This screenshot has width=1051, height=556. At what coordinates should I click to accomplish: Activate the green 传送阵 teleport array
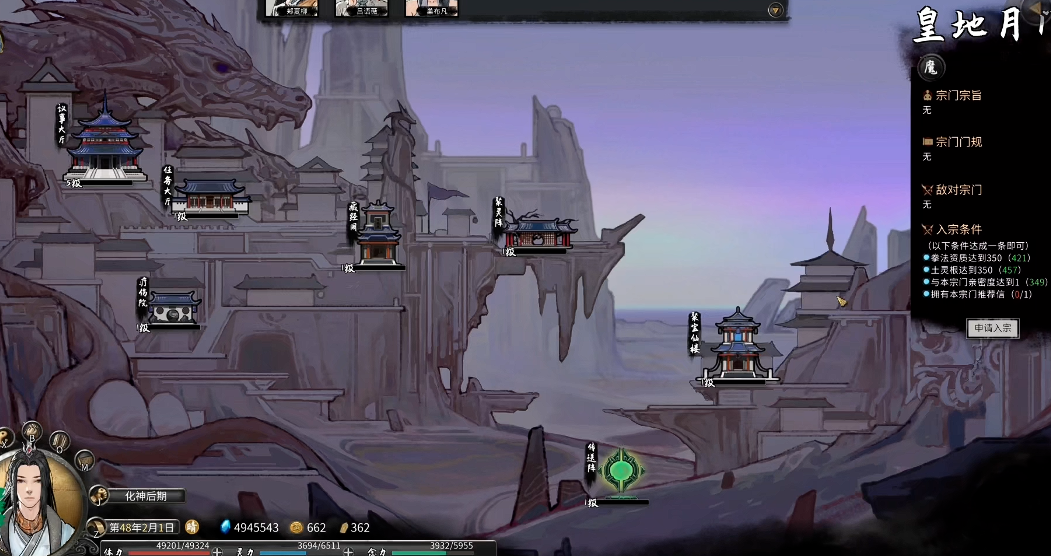622,470
